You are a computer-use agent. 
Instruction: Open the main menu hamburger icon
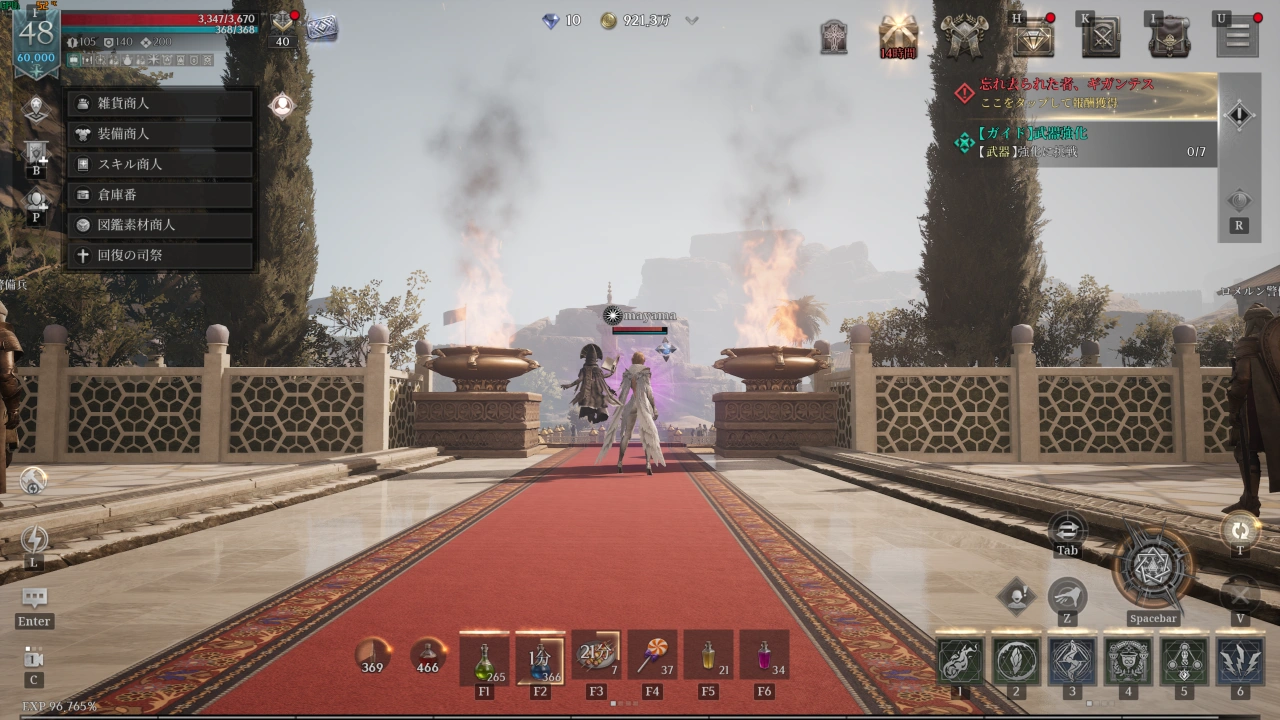click(x=1237, y=38)
